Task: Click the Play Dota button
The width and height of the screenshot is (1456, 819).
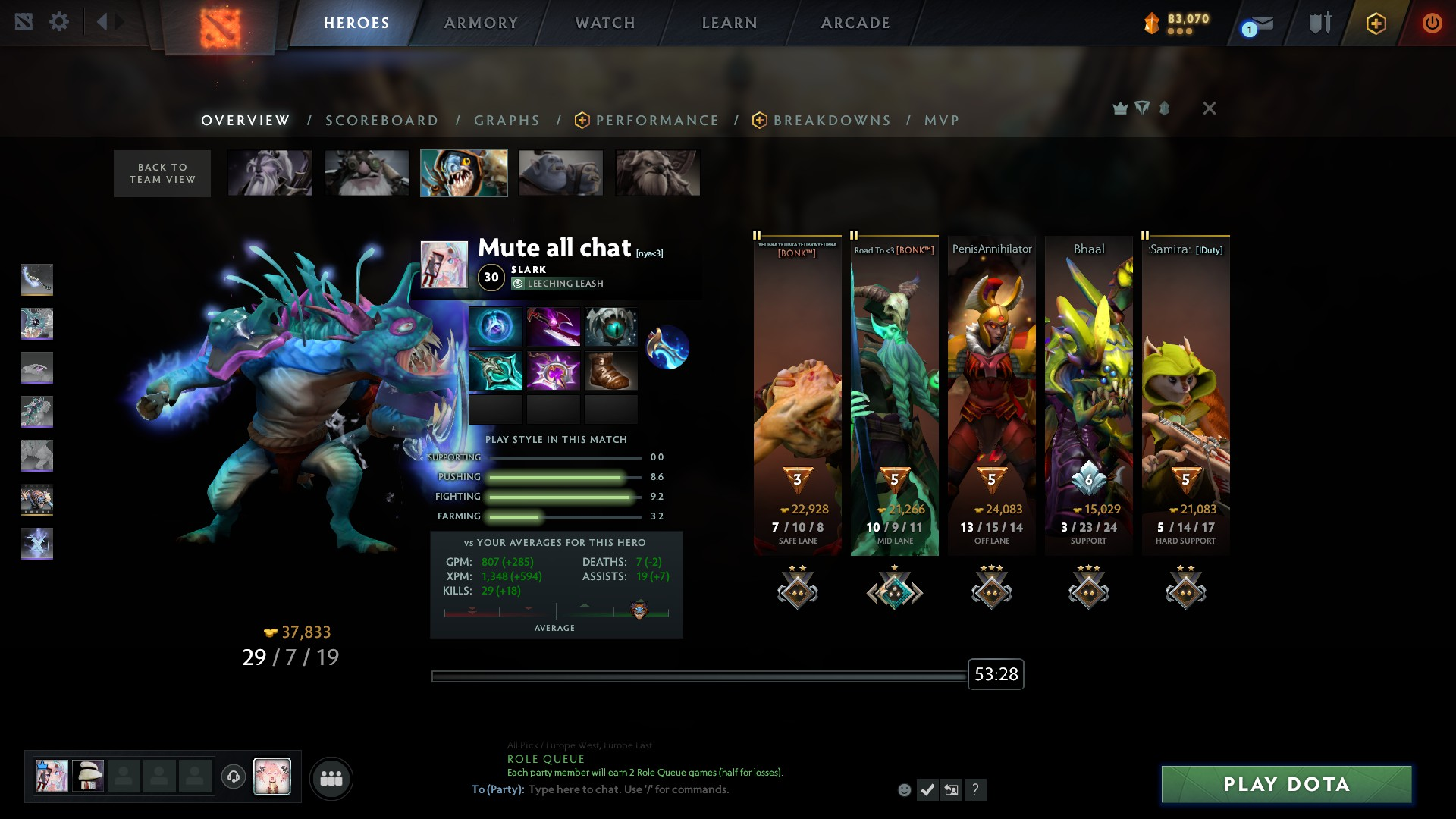Action: click(x=1286, y=784)
